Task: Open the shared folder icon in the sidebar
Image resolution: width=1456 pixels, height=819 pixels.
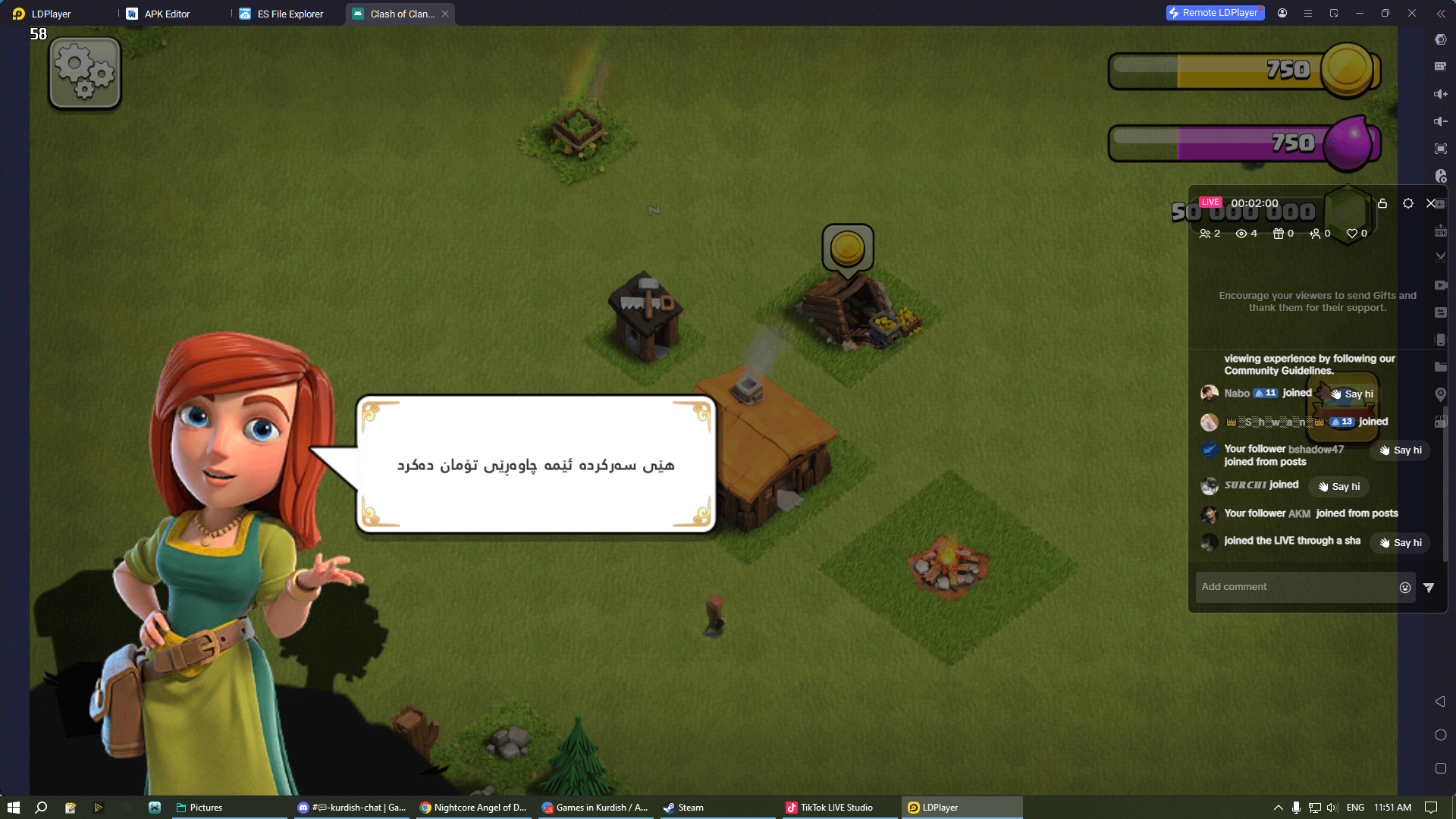Action: click(x=1441, y=367)
